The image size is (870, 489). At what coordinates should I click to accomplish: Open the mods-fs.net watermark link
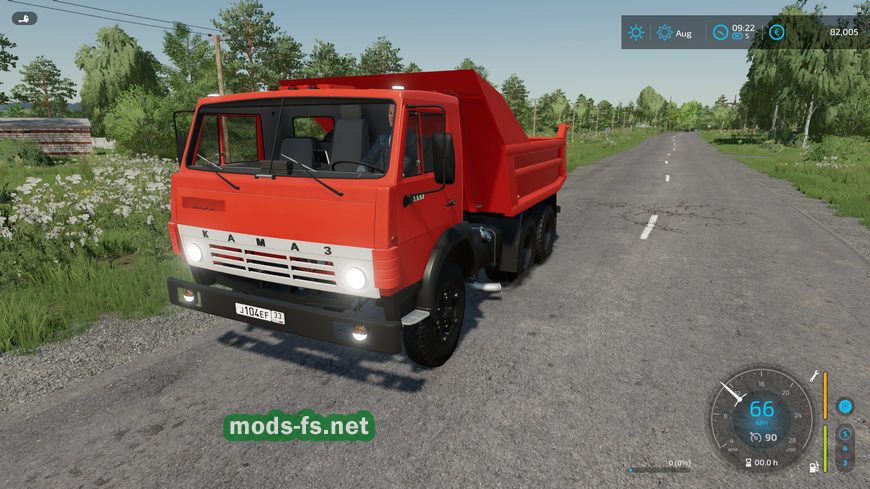(299, 427)
